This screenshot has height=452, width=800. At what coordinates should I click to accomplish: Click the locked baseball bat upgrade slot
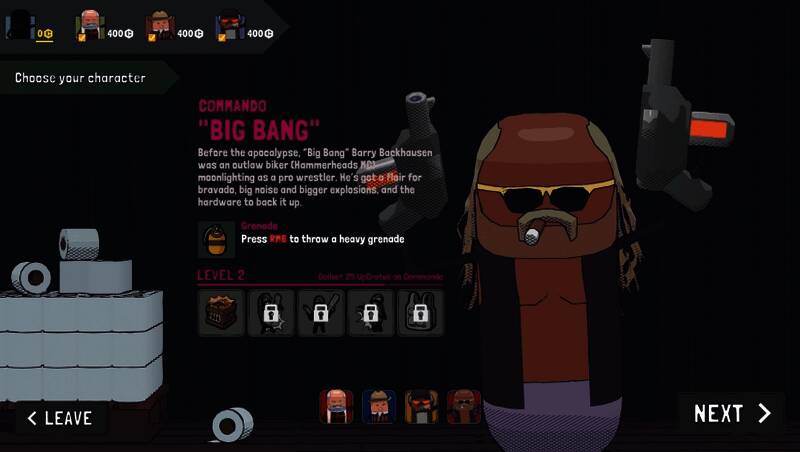(320, 313)
